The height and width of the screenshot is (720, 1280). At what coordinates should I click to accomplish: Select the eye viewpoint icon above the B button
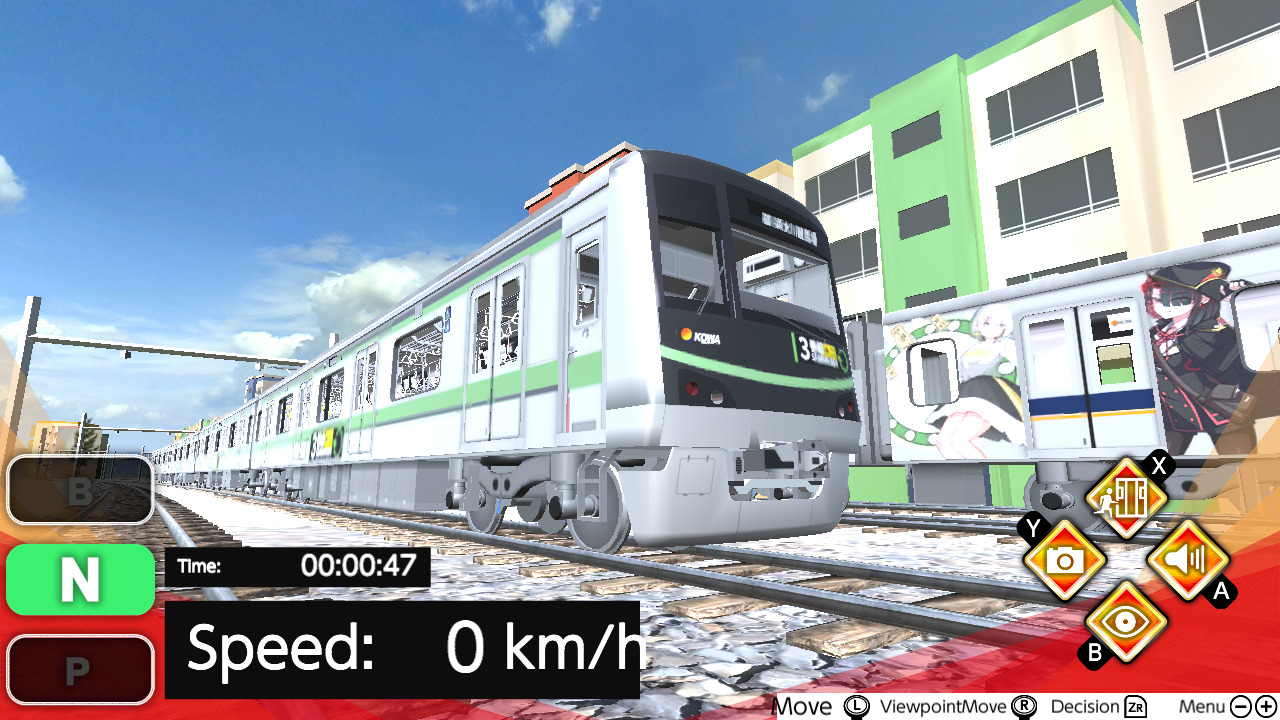1126,622
